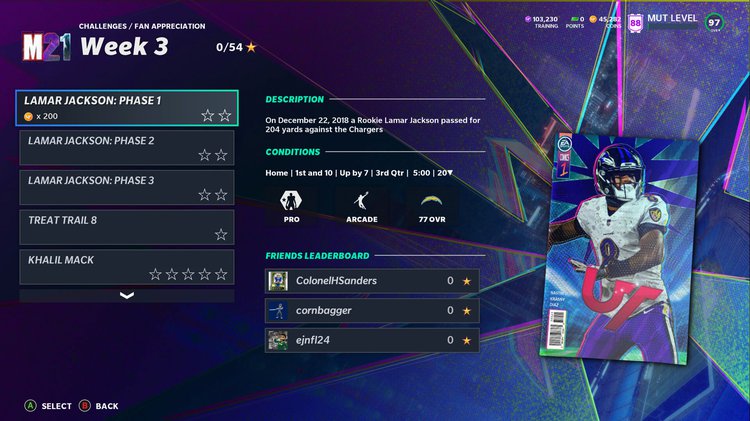View ColonelHSanders on friends leaderboard
The height and width of the screenshot is (421, 750).
[x=374, y=281]
